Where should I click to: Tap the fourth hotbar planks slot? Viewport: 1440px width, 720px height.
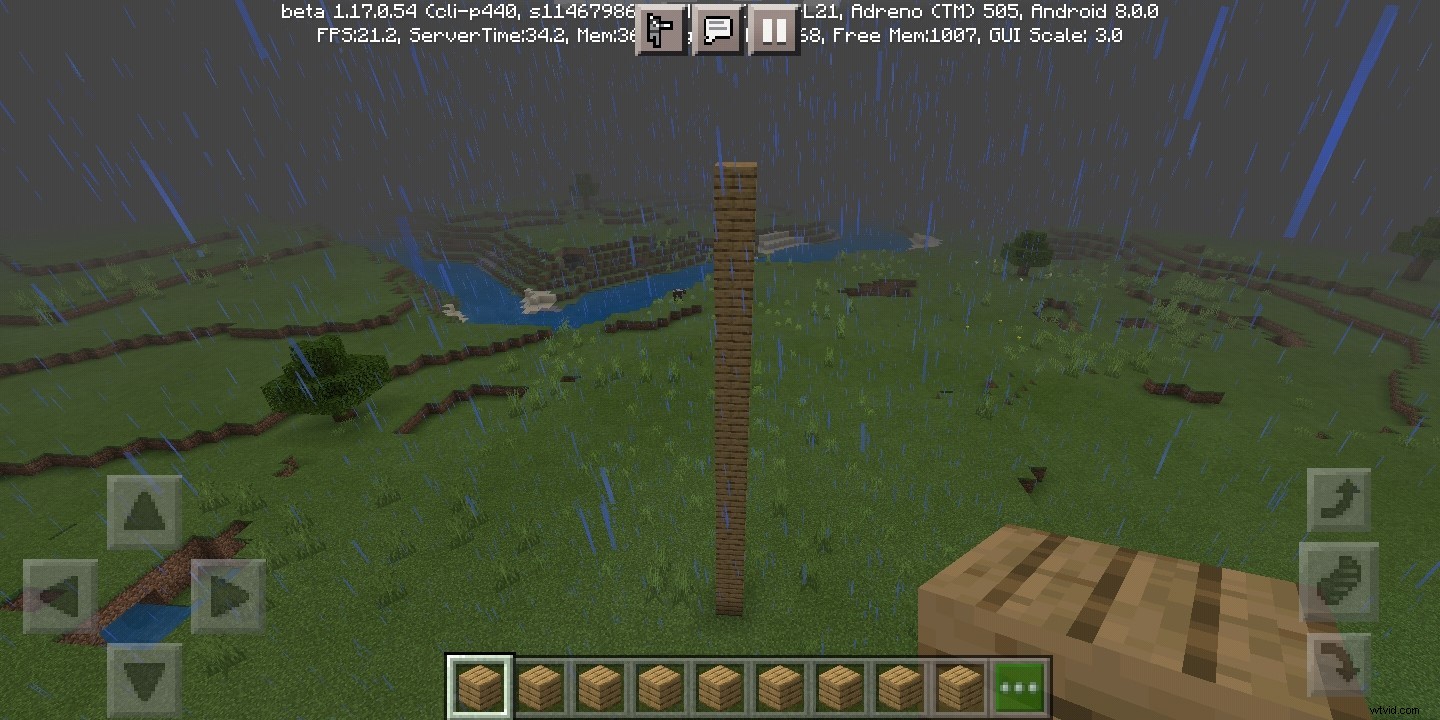659,685
